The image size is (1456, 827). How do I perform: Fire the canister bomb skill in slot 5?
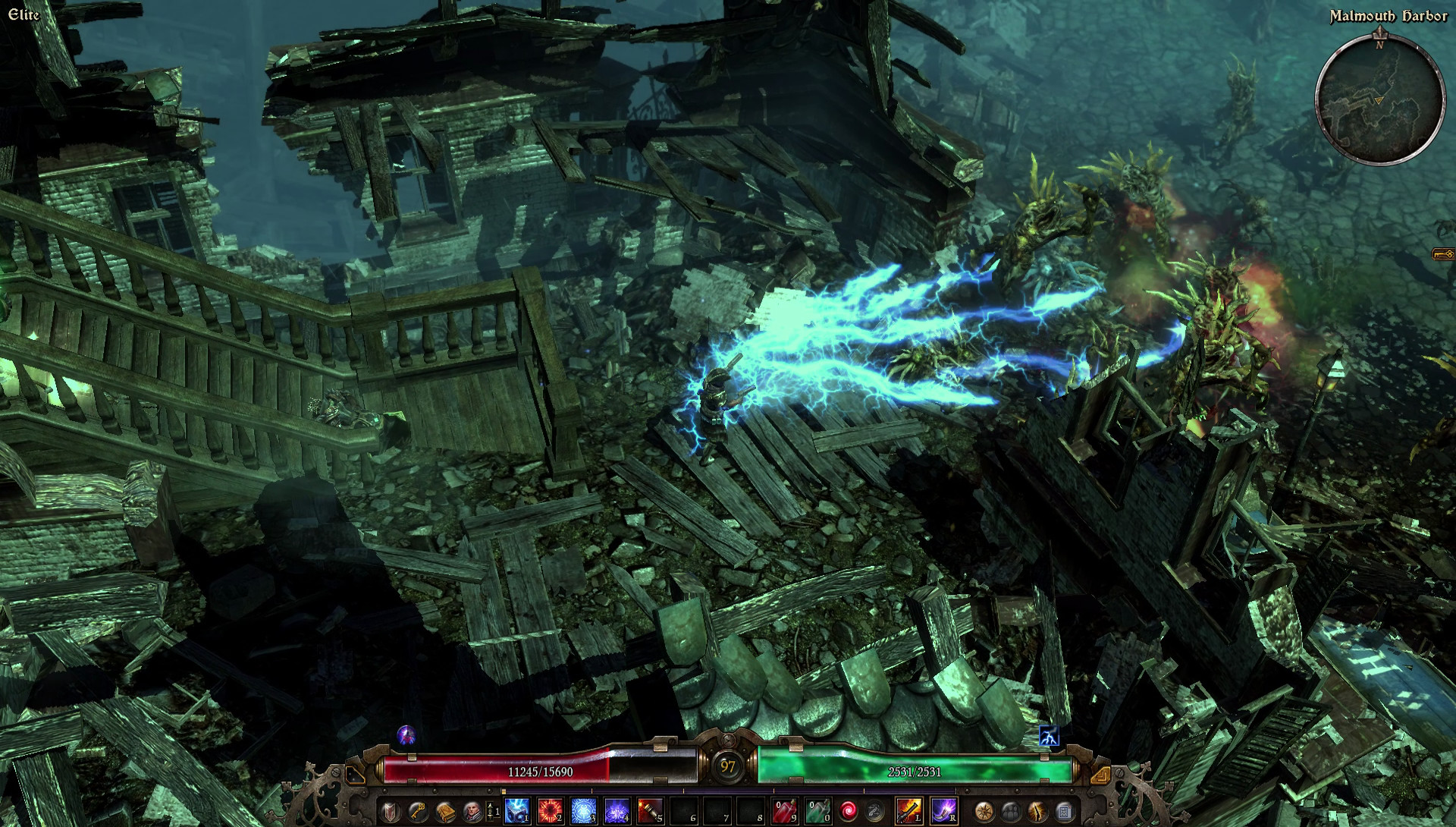(x=650, y=810)
